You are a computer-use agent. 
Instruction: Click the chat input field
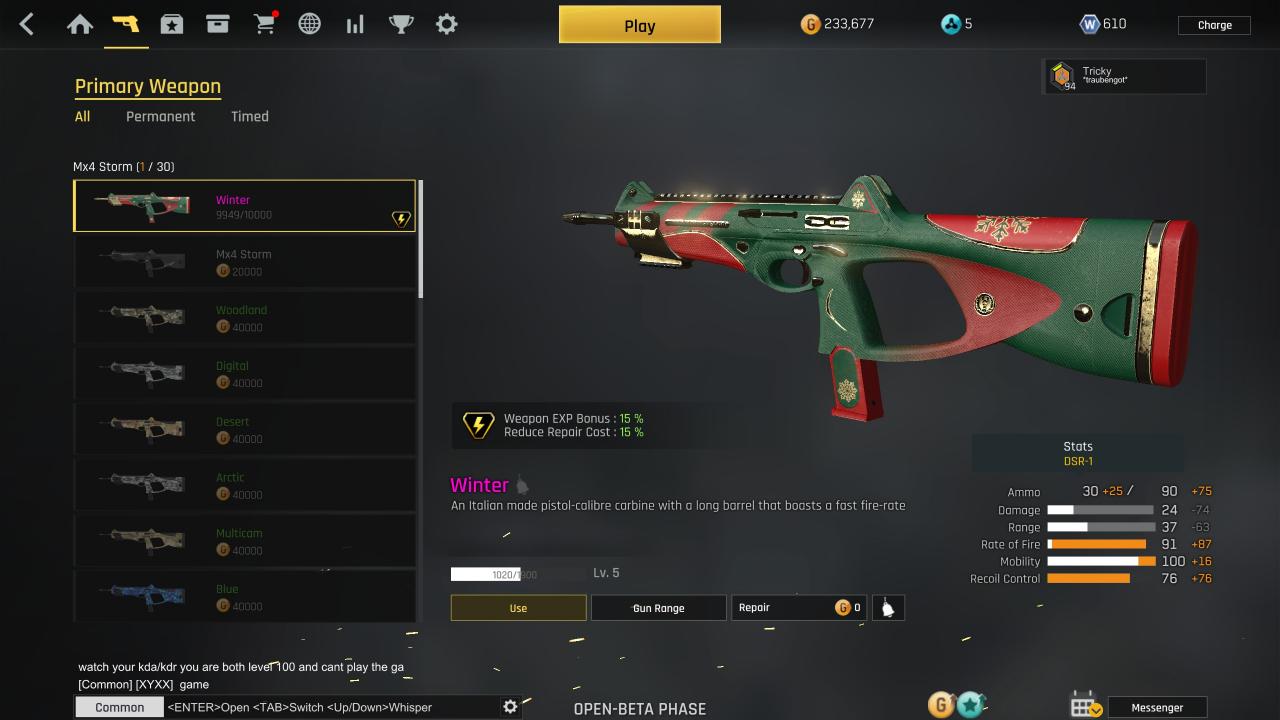click(330, 707)
